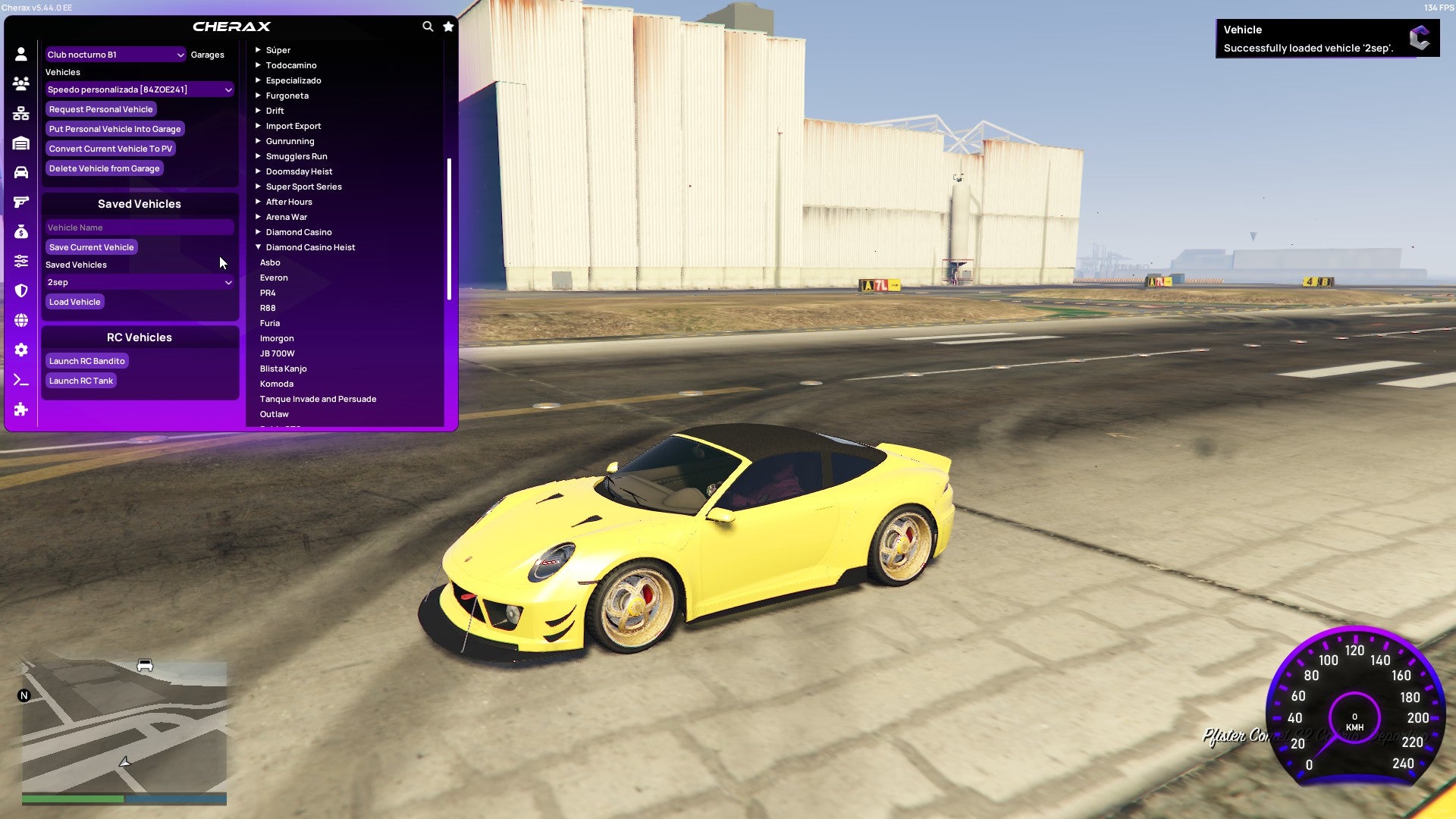Collapse the Diamond Casino Heist category

point(306,246)
